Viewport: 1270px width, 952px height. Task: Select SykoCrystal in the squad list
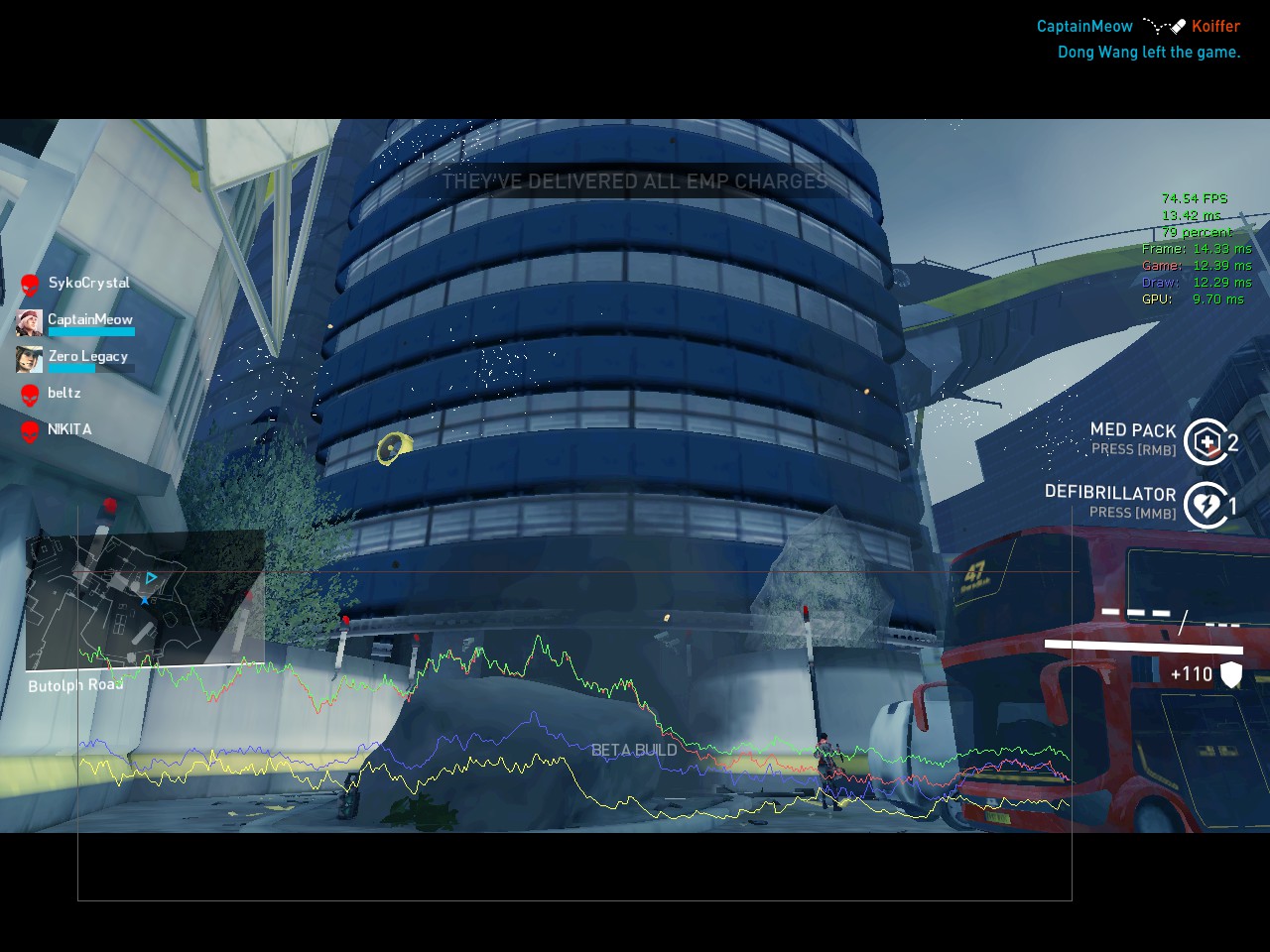tap(88, 284)
